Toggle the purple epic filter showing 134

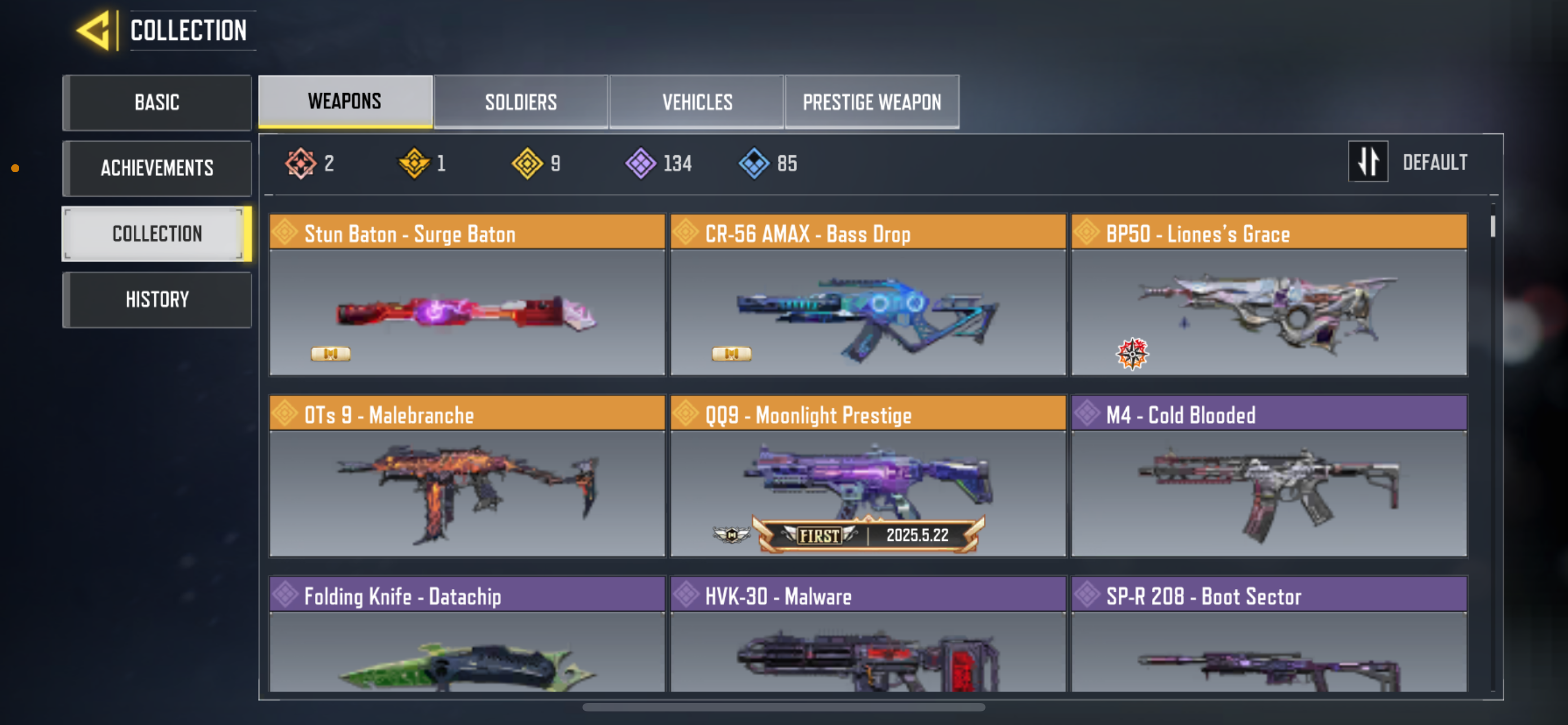638,162
